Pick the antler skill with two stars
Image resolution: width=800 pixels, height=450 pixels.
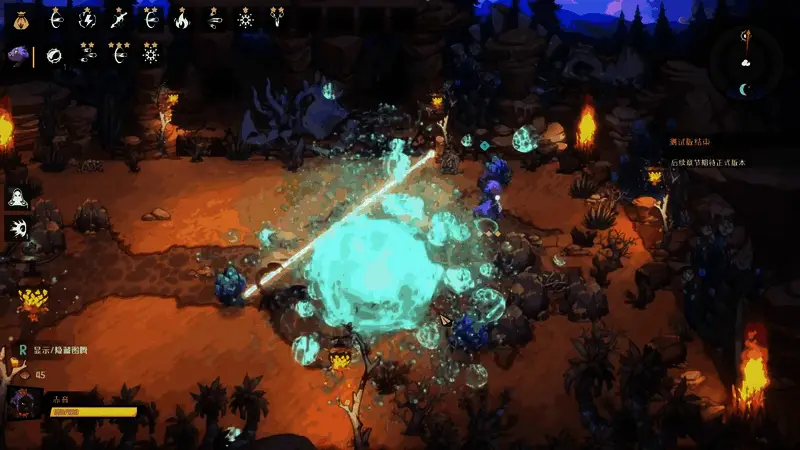[x=277, y=18]
